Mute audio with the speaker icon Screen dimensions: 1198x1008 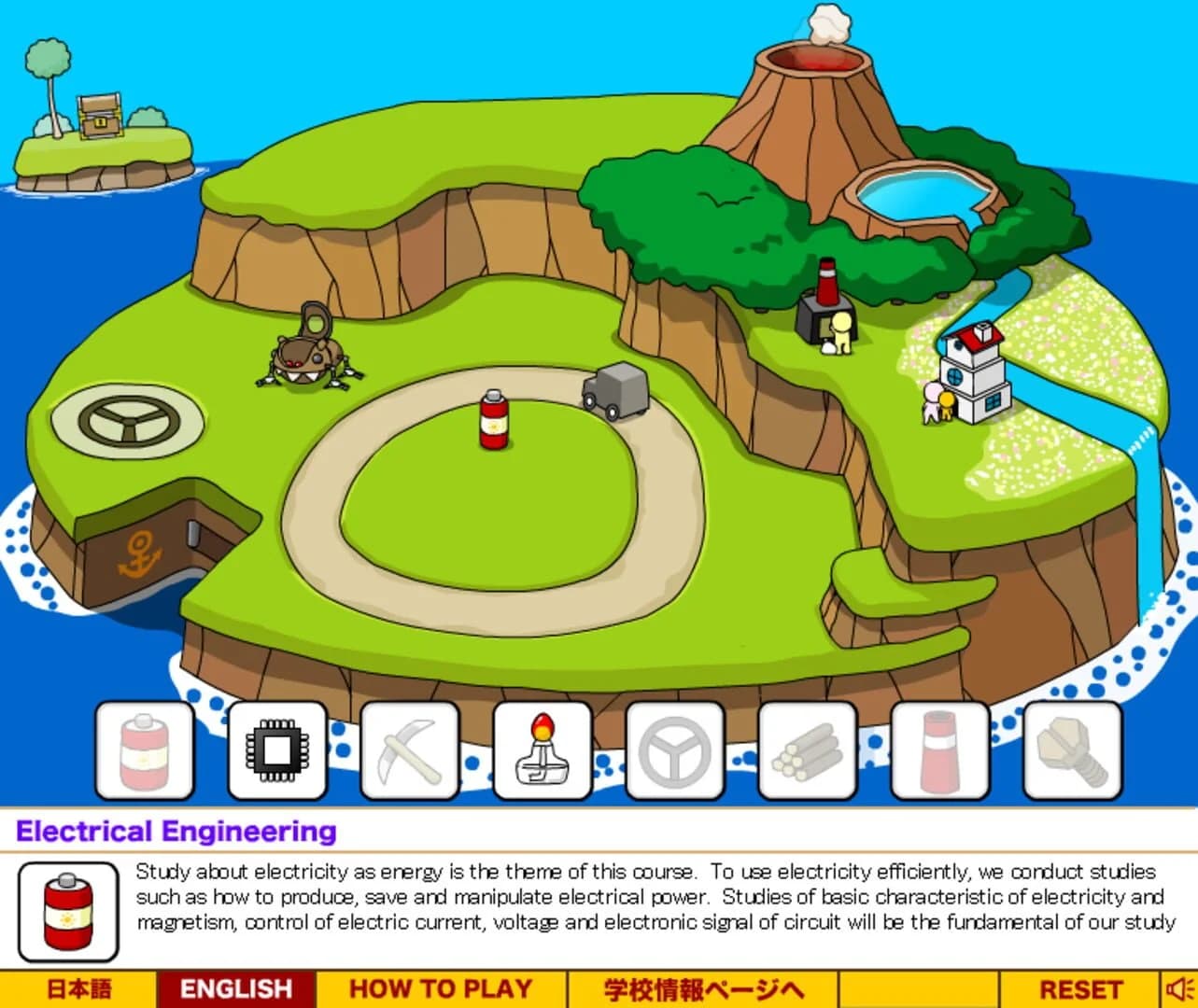(1177, 987)
